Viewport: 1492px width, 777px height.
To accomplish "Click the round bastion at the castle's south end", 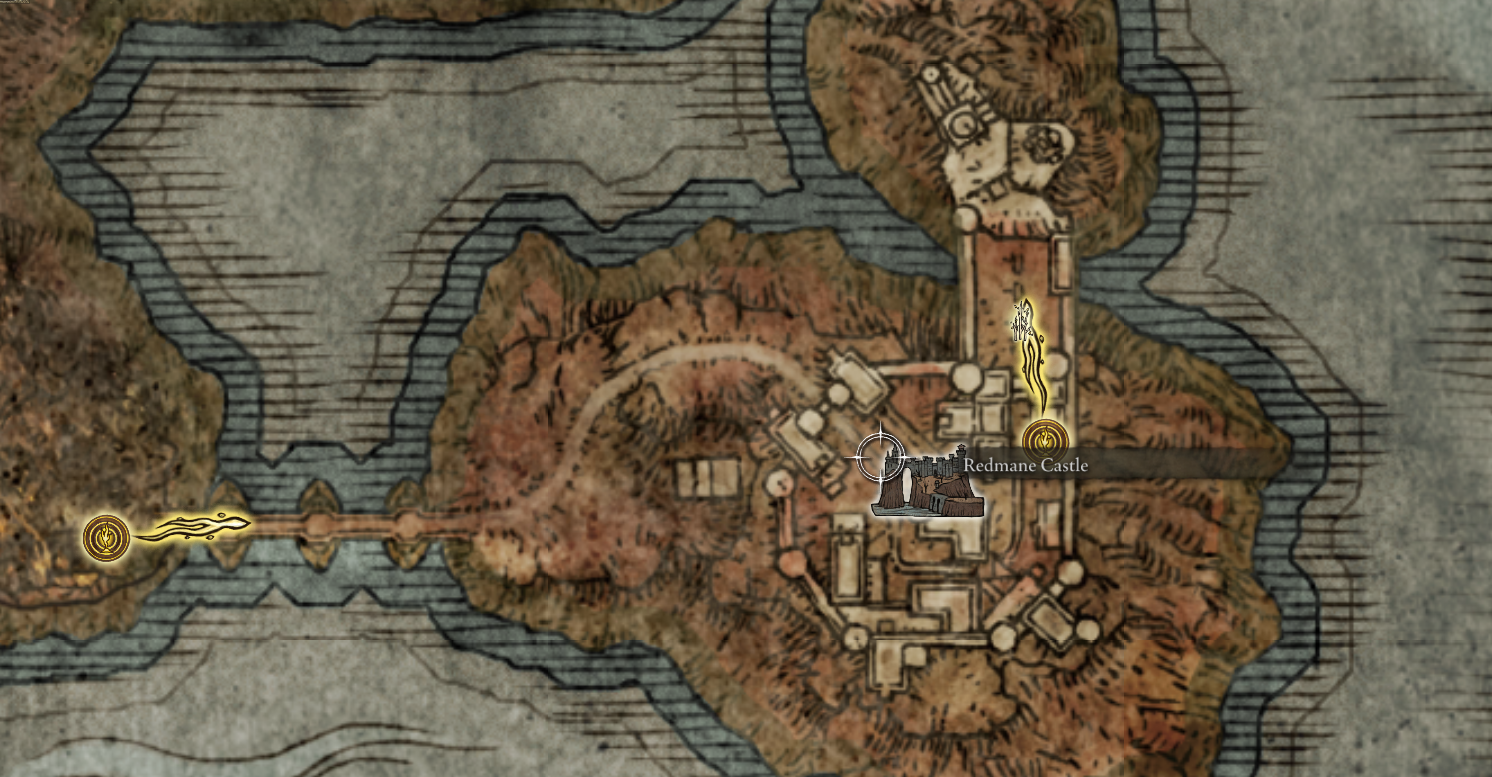I will tap(1003, 635).
